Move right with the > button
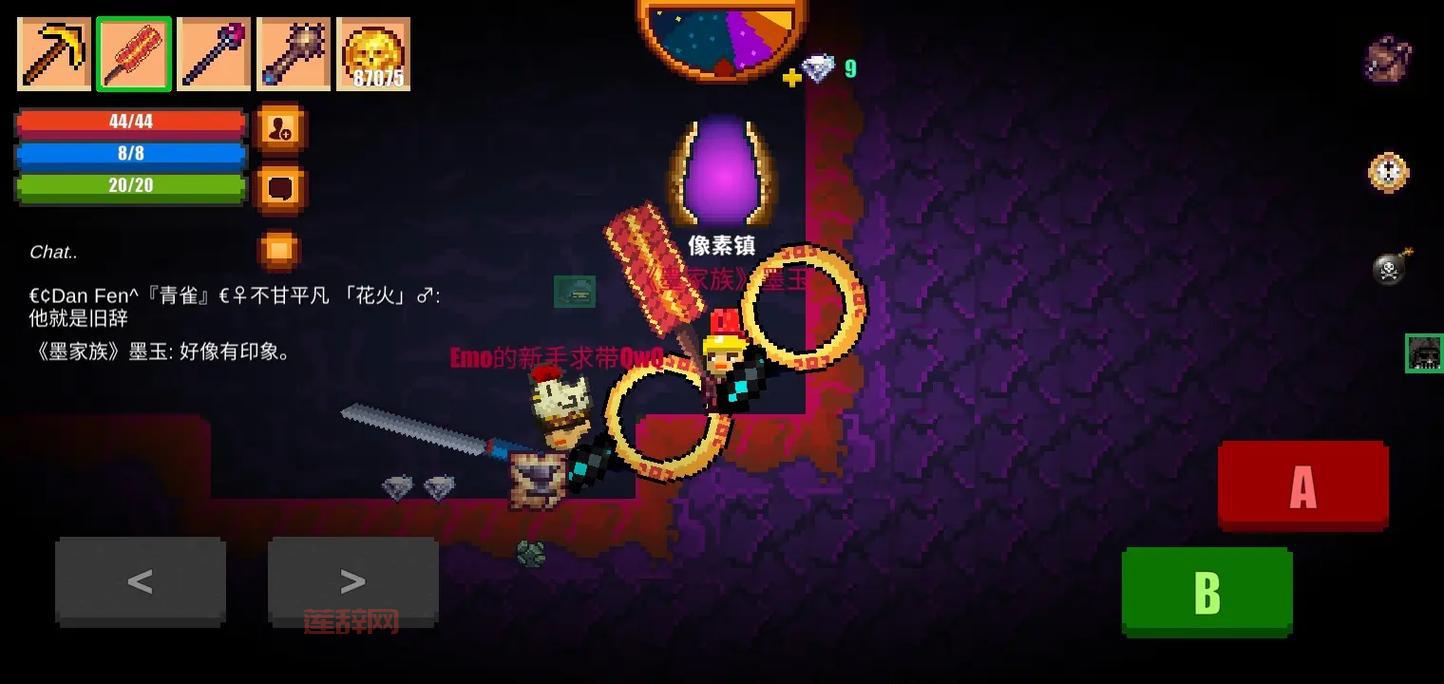The width and height of the screenshot is (1444, 684). pyautogui.click(x=353, y=581)
